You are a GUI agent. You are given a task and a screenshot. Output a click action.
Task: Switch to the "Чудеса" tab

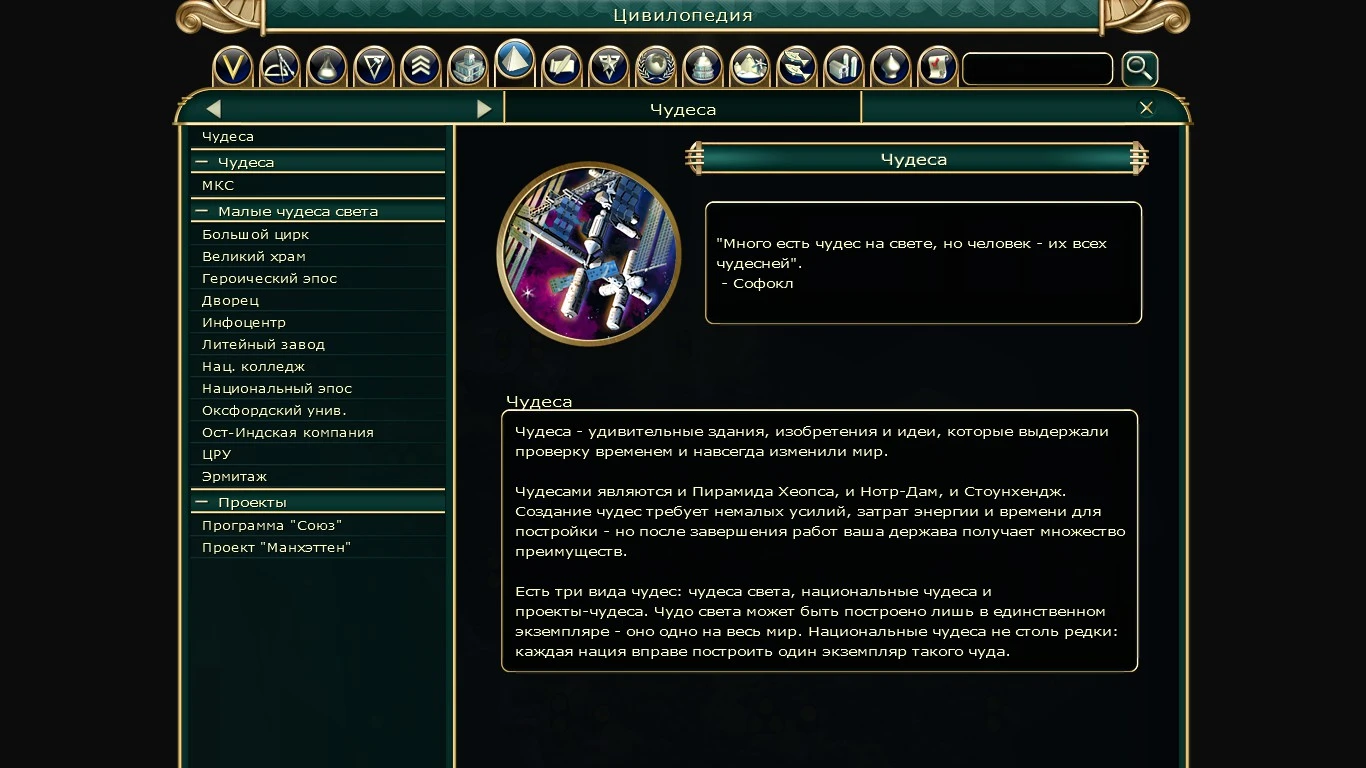click(x=683, y=109)
